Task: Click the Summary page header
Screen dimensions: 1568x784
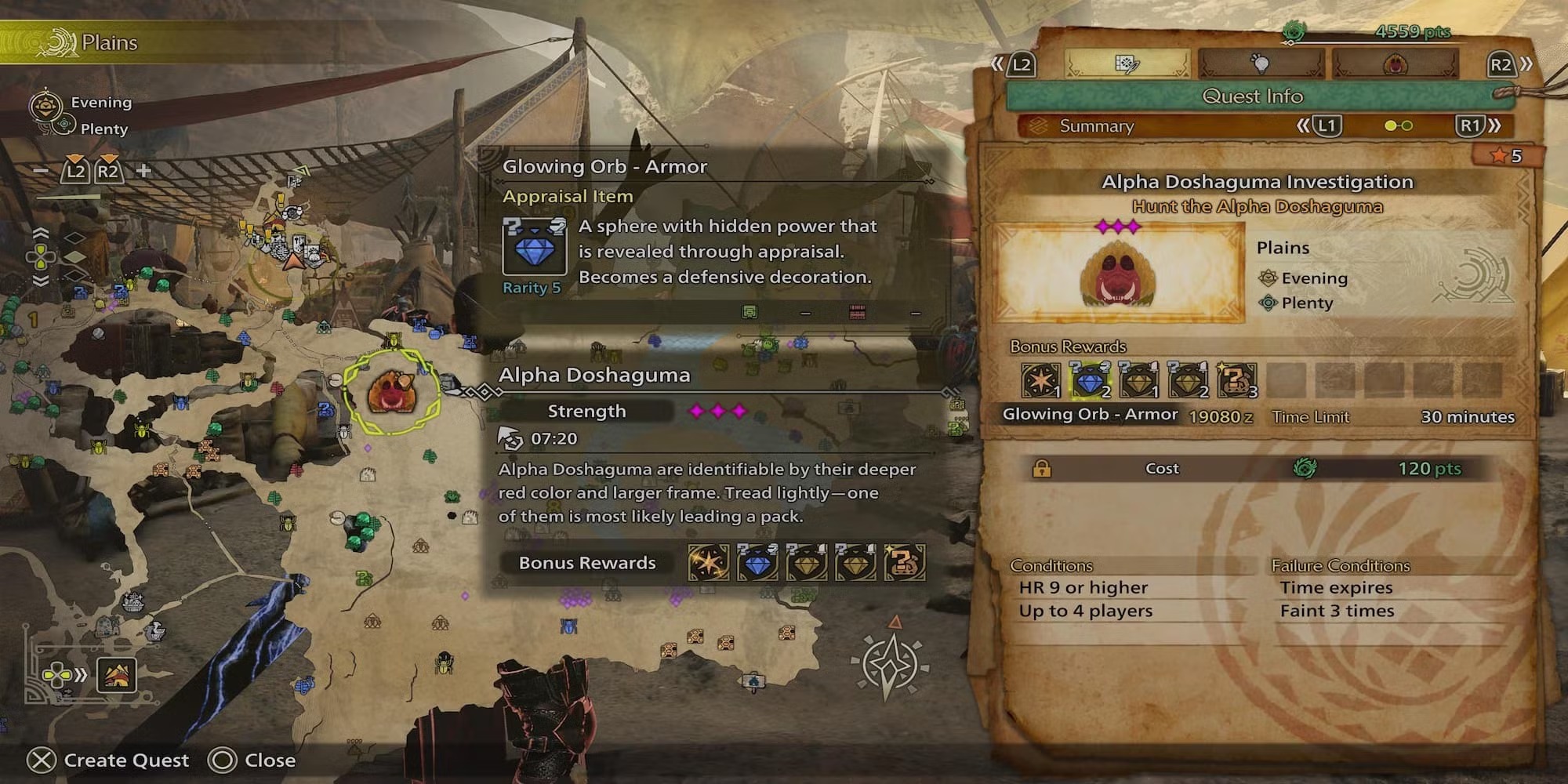Action: coord(1096,125)
